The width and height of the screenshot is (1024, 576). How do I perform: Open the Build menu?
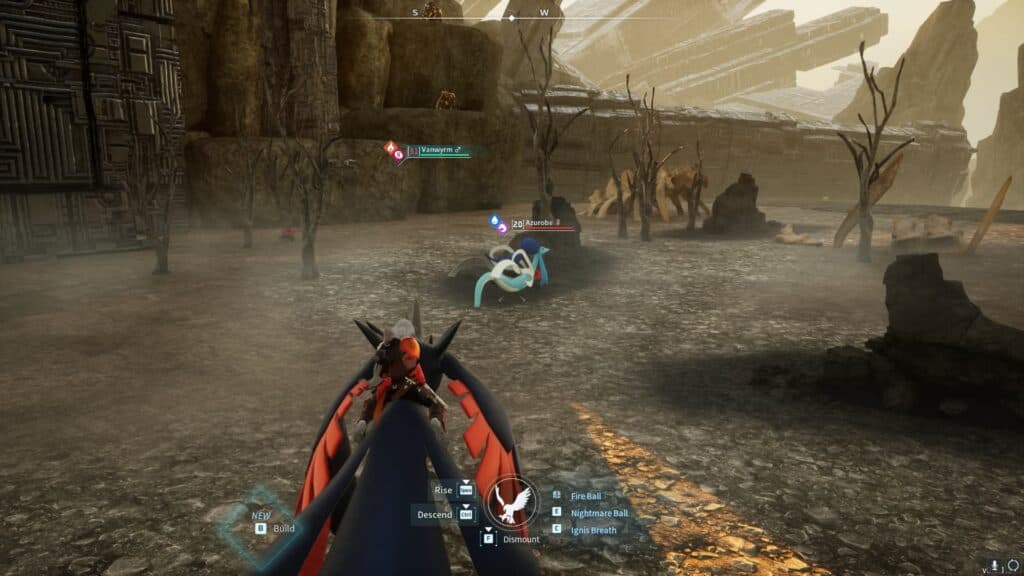click(283, 528)
